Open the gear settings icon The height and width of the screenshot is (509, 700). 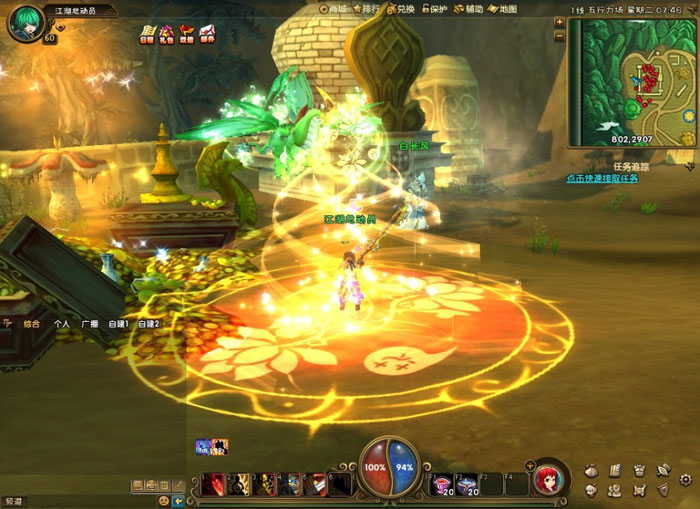point(686,480)
